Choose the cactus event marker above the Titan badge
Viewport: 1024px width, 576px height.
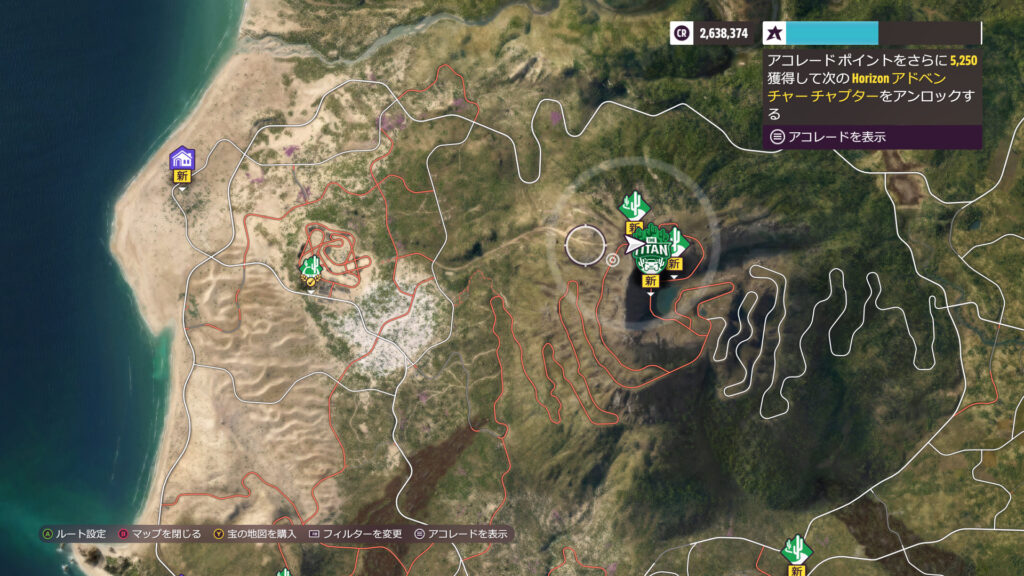pyautogui.click(x=631, y=207)
